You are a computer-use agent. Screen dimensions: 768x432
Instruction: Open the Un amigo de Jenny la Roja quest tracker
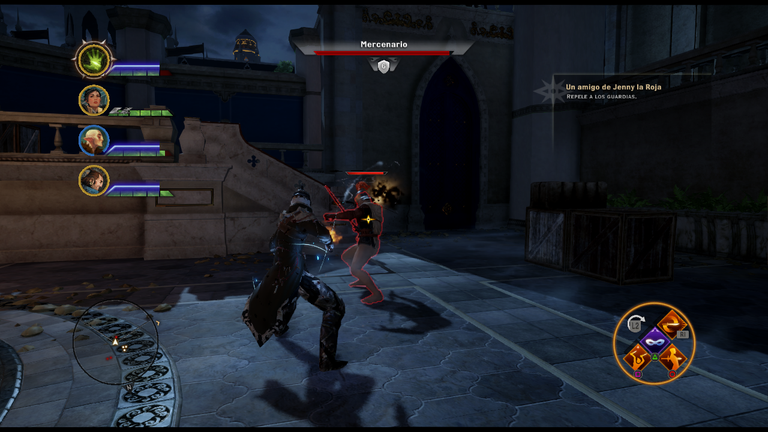tap(614, 87)
